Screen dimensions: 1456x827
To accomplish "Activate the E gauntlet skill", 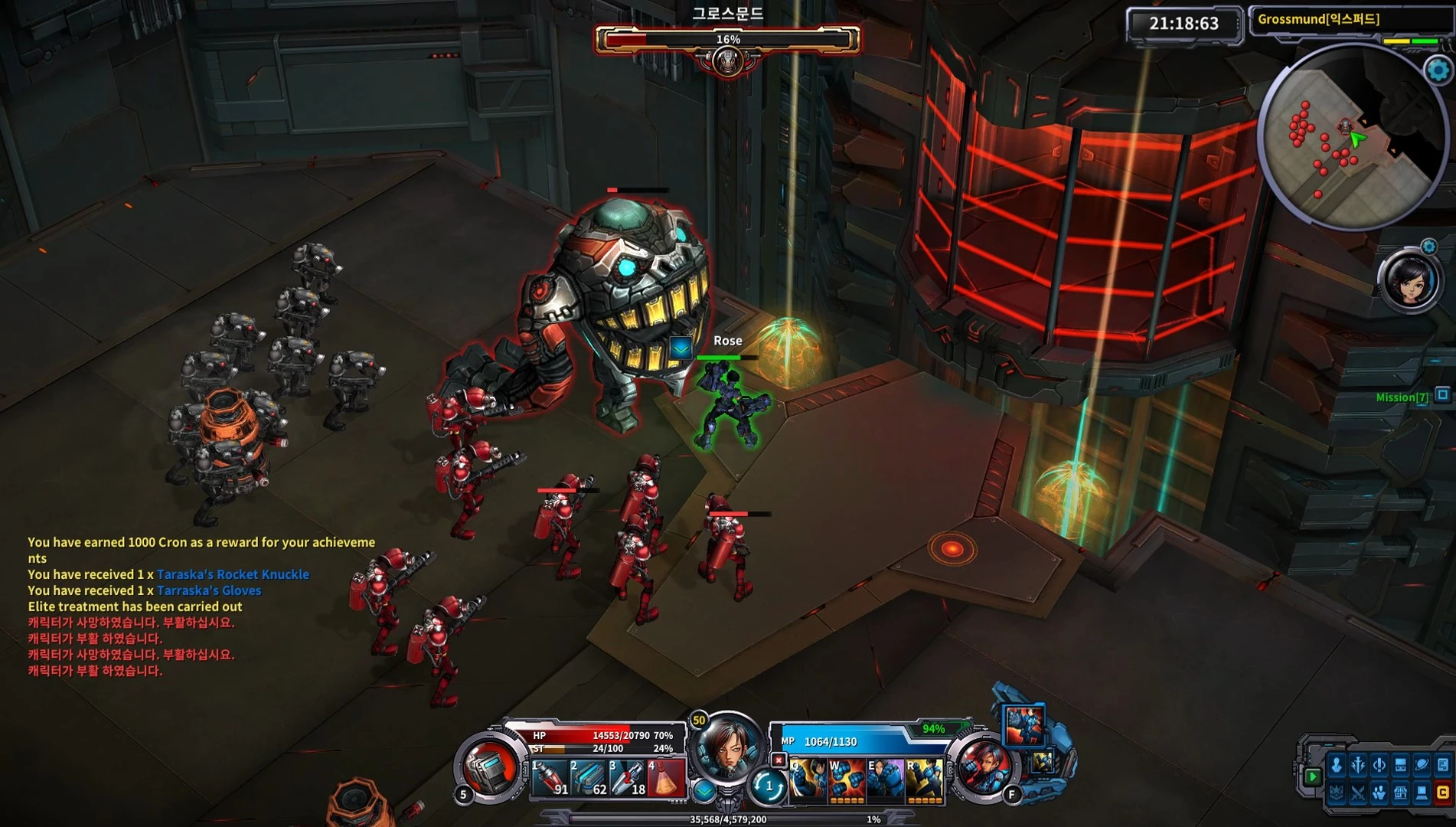I will (885, 780).
